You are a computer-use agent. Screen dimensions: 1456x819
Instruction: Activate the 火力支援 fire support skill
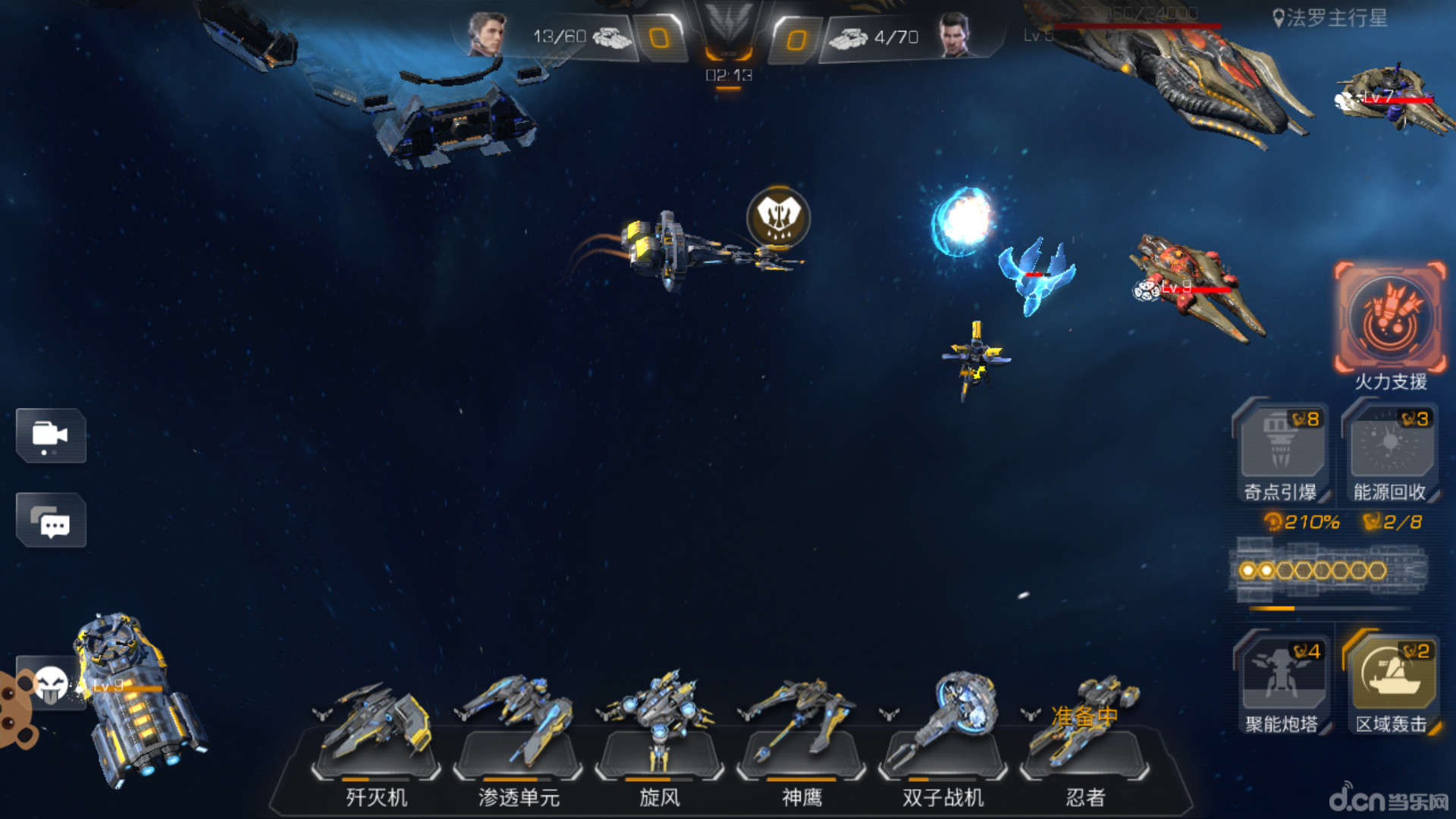point(1390,318)
